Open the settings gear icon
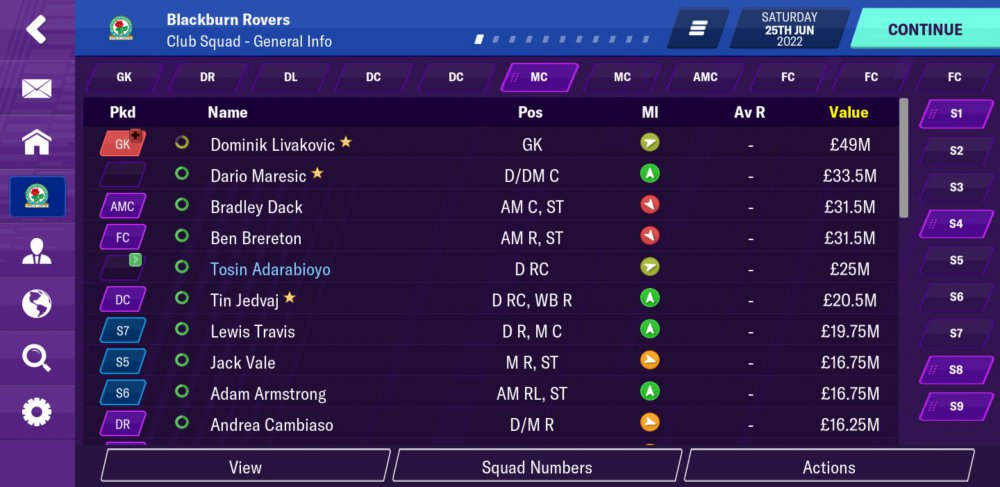This screenshot has height=487, width=1000. pos(36,411)
